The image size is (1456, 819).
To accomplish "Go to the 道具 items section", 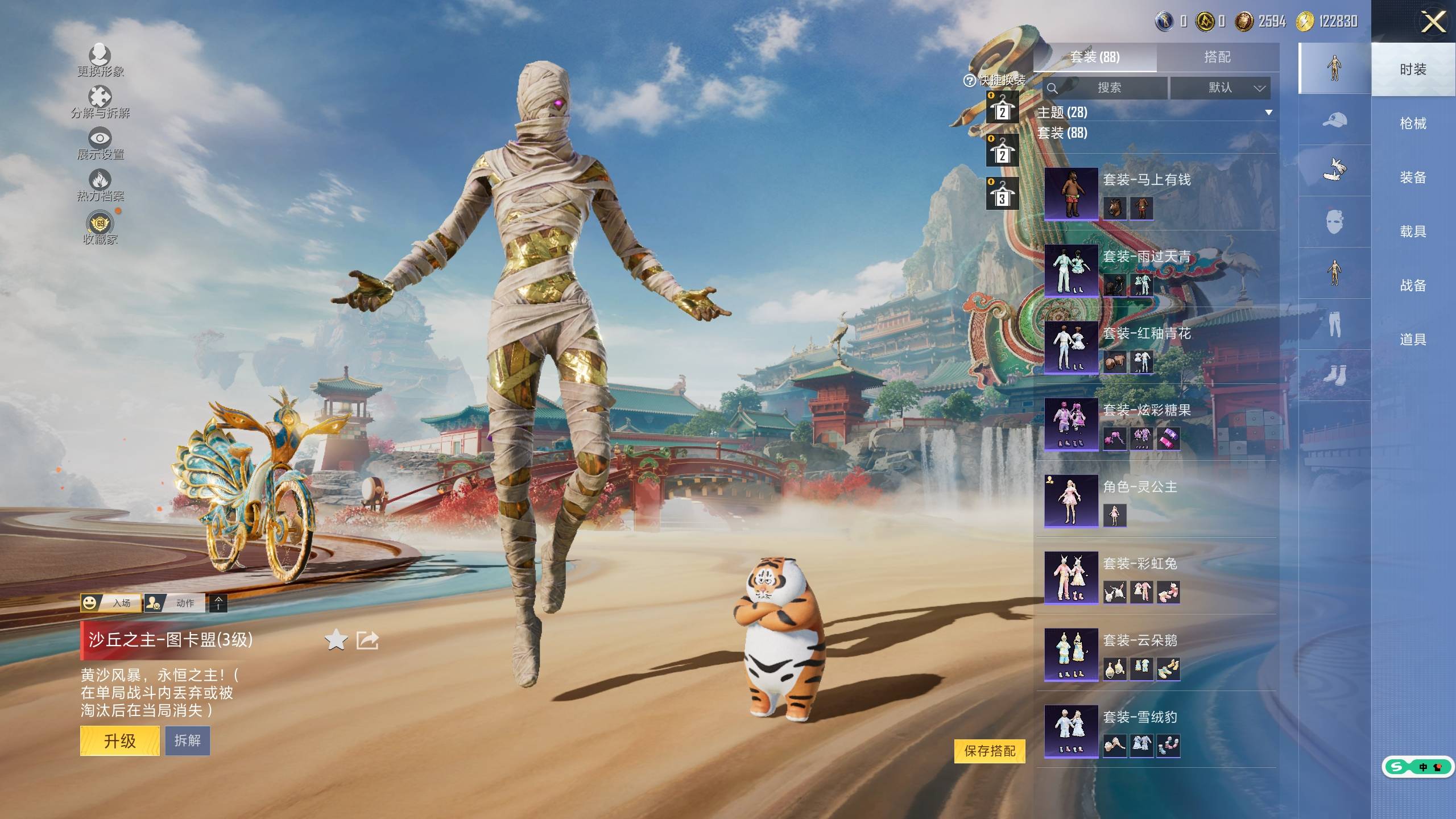I will pyautogui.click(x=1413, y=340).
